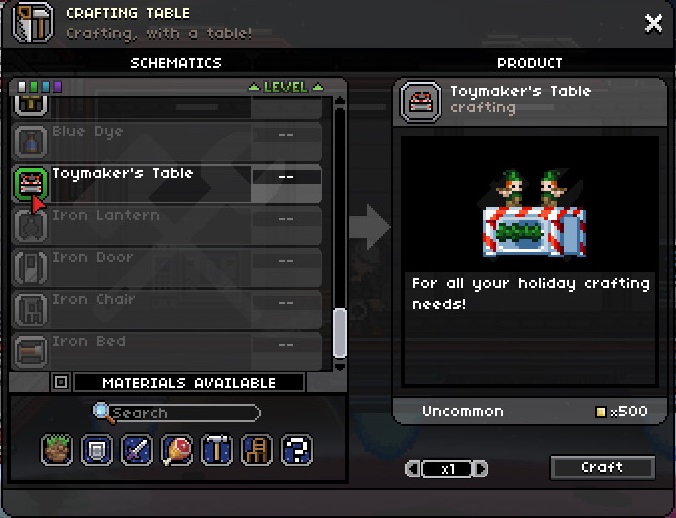Choose the Iron Bed schematic
The width and height of the screenshot is (676, 518).
coord(168,349)
